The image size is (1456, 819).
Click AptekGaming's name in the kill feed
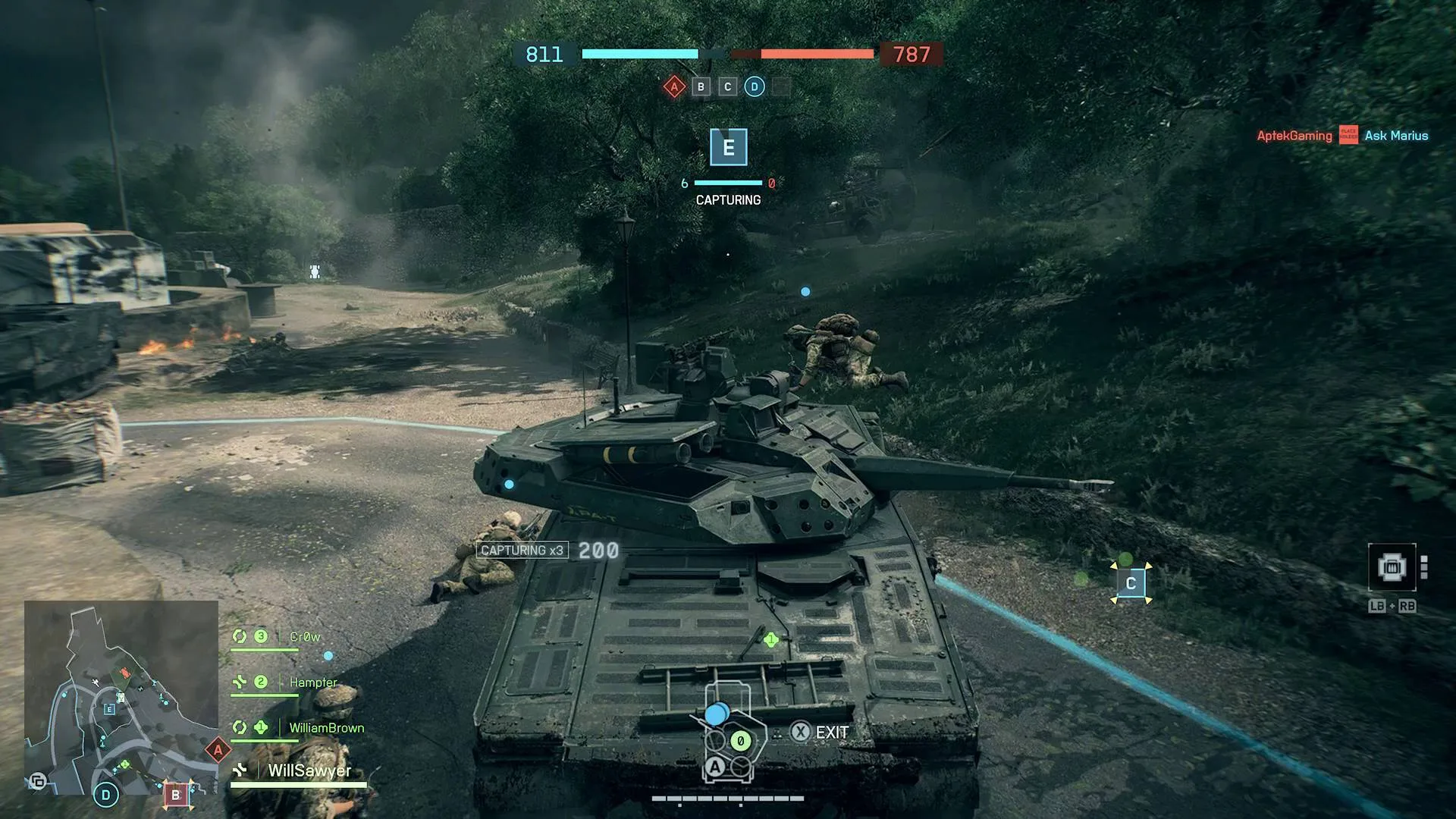(x=1294, y=136)
